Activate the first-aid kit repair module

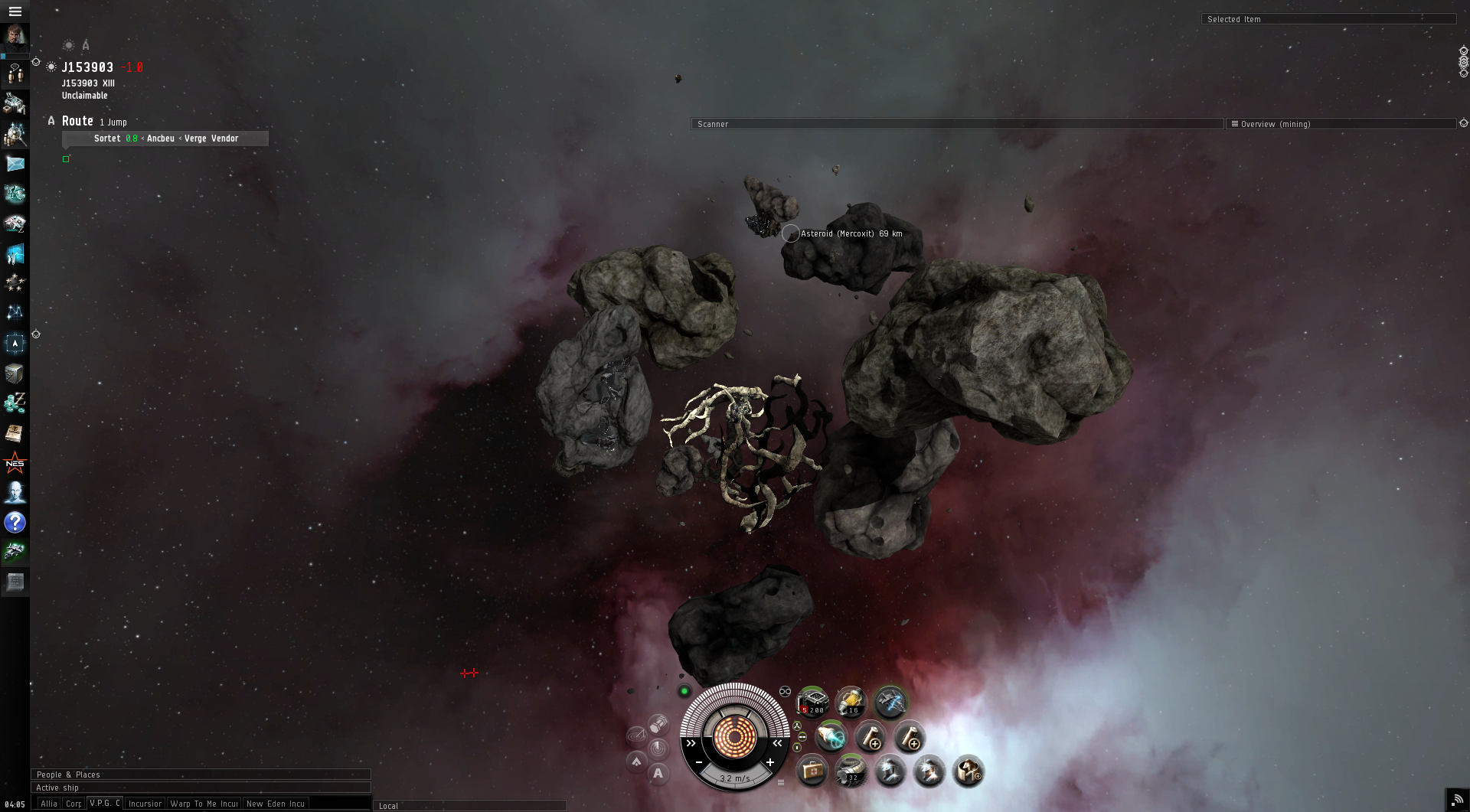(x=812, y=771)
